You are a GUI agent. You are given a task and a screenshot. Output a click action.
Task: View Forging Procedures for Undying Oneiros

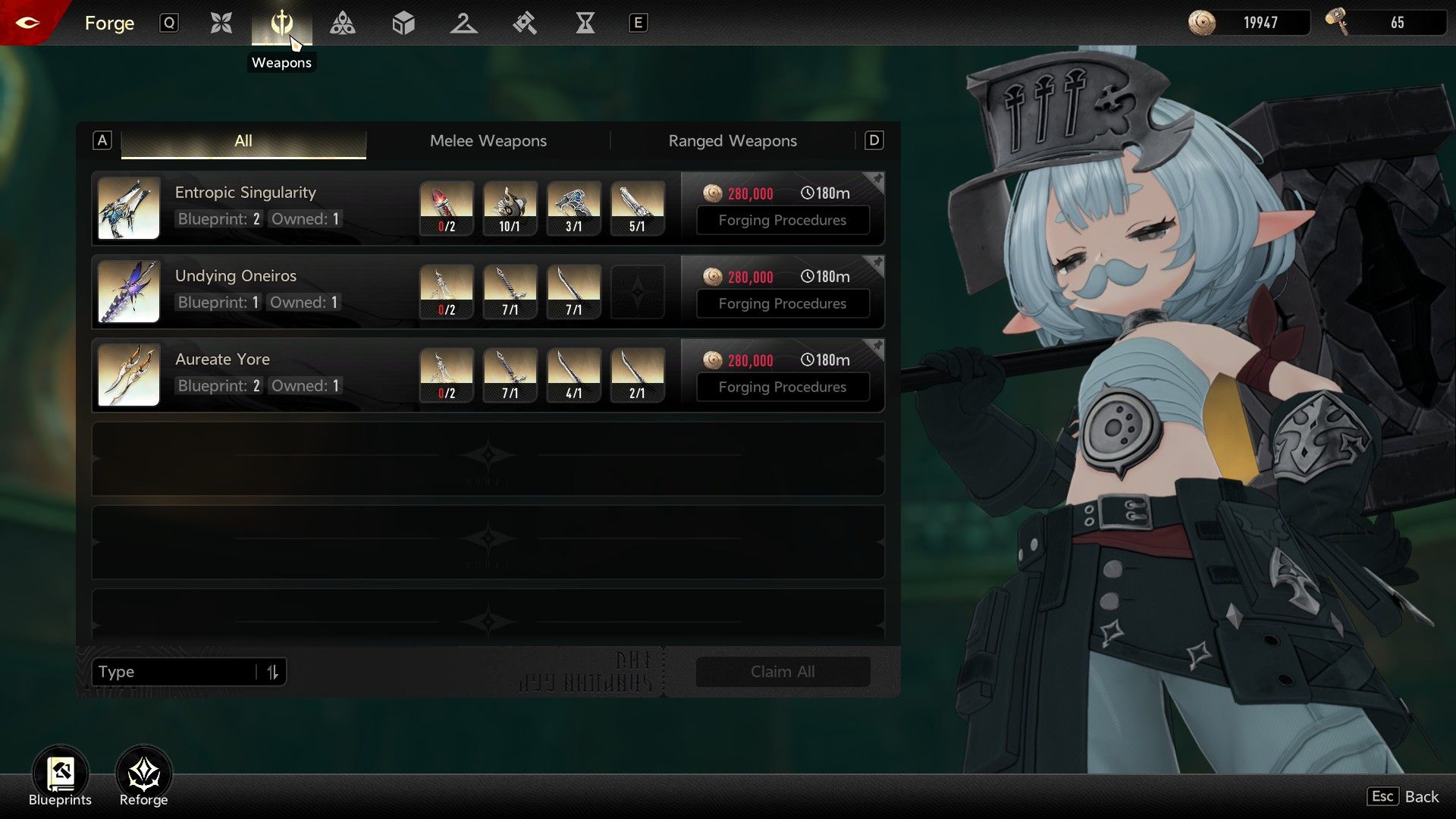(x=782, y=304)
